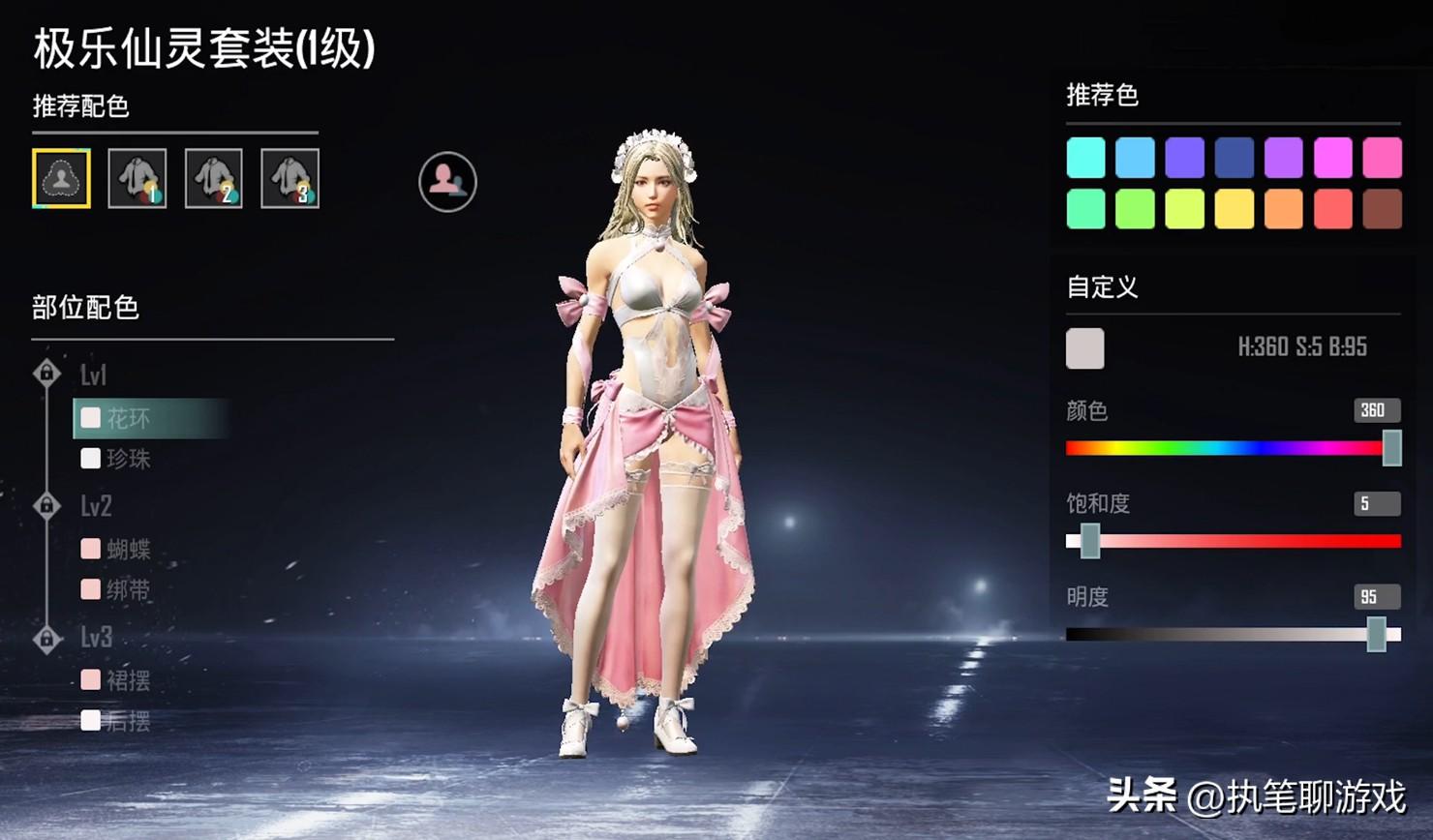The image size is (1433, 840).
Task: Pick the cyan recommended color swatch
Action: click(x=1085, y=158)
